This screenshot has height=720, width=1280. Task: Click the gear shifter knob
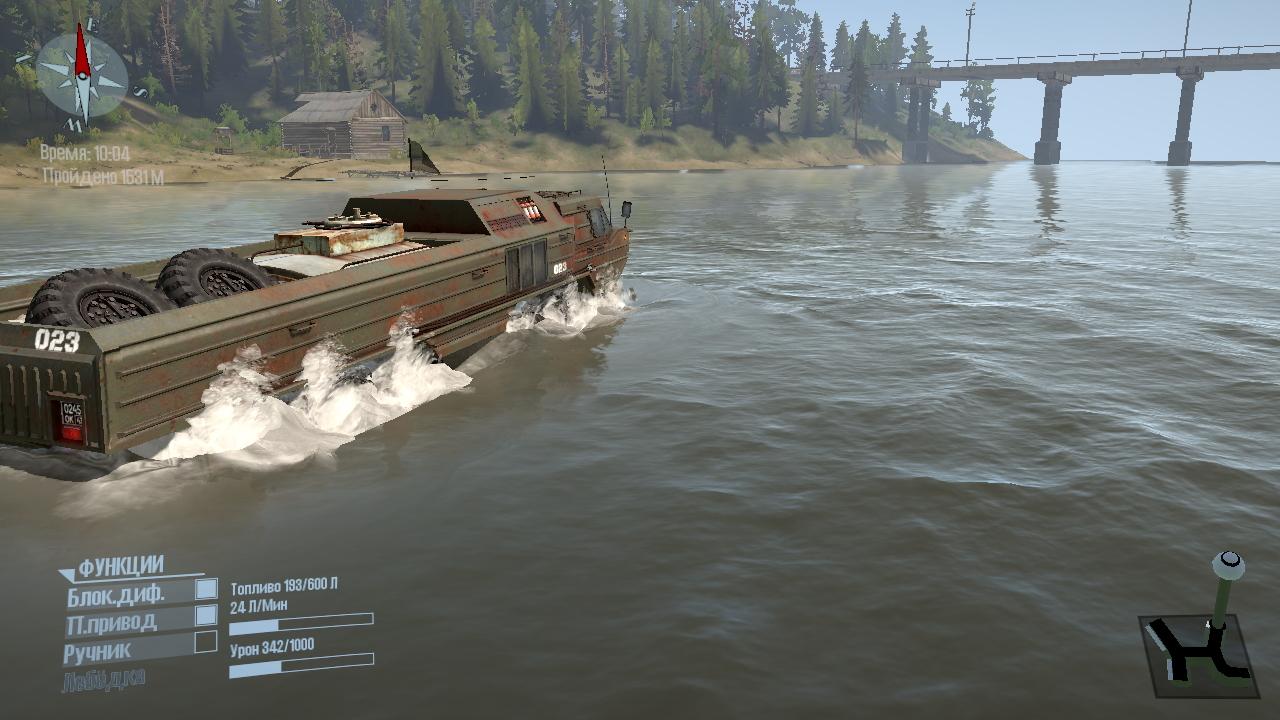1228,565
